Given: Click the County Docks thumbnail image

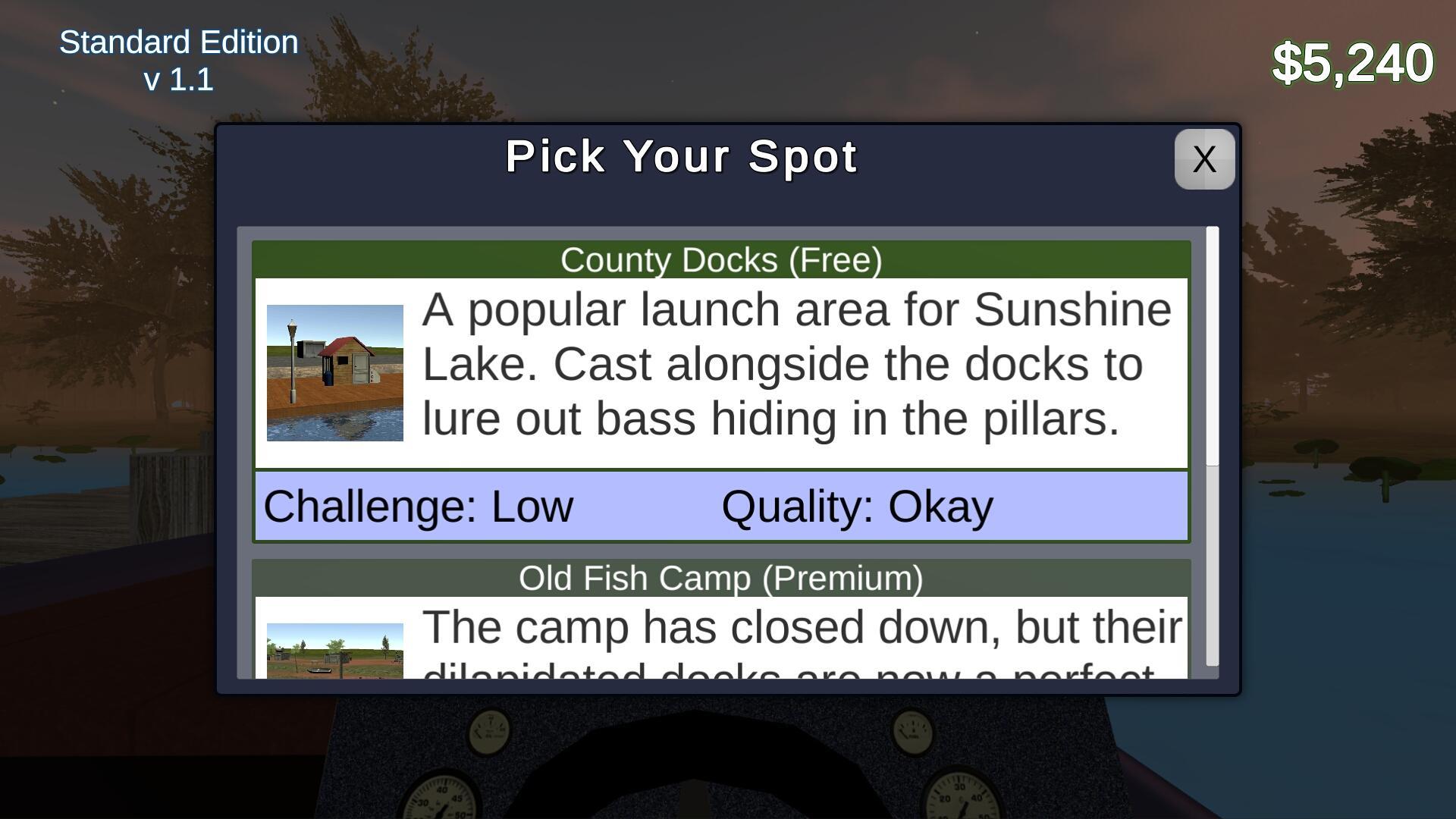Looking at the screenshot, I should click(x=334, y=372).
